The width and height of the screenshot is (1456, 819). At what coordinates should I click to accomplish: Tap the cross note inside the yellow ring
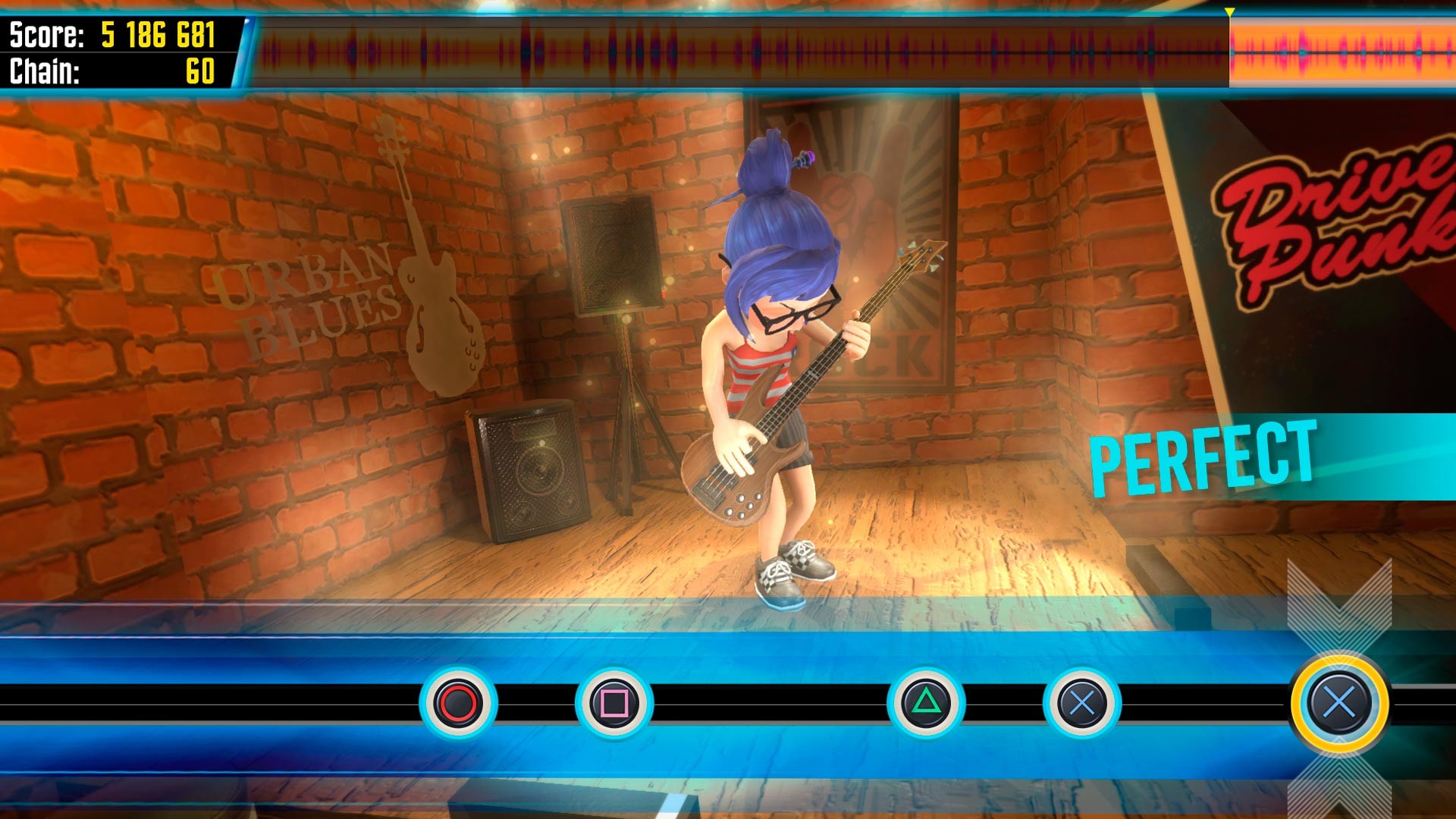click(x=1339, y=703)
